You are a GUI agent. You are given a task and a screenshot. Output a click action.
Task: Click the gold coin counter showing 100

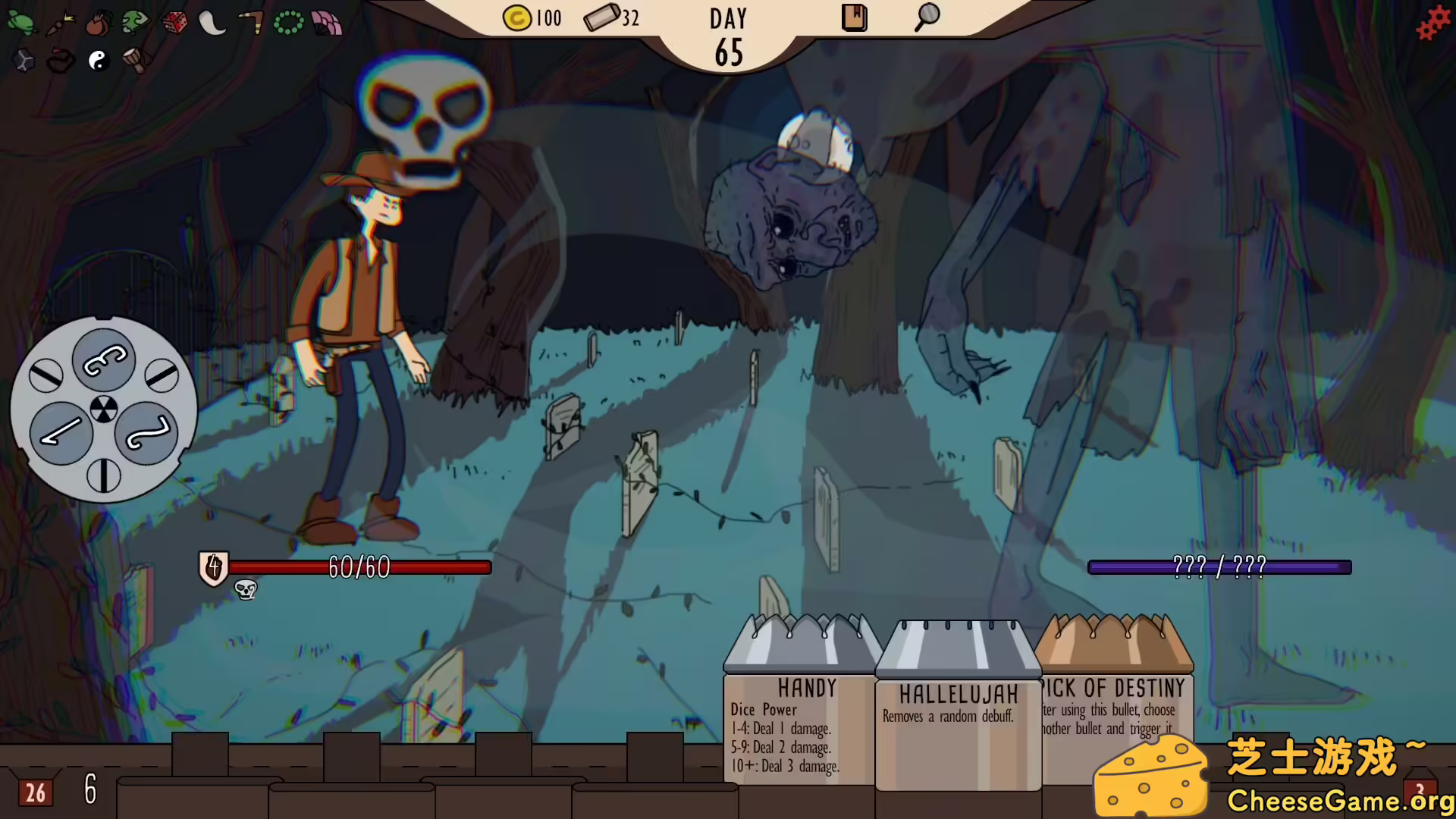tap(531, 18)
